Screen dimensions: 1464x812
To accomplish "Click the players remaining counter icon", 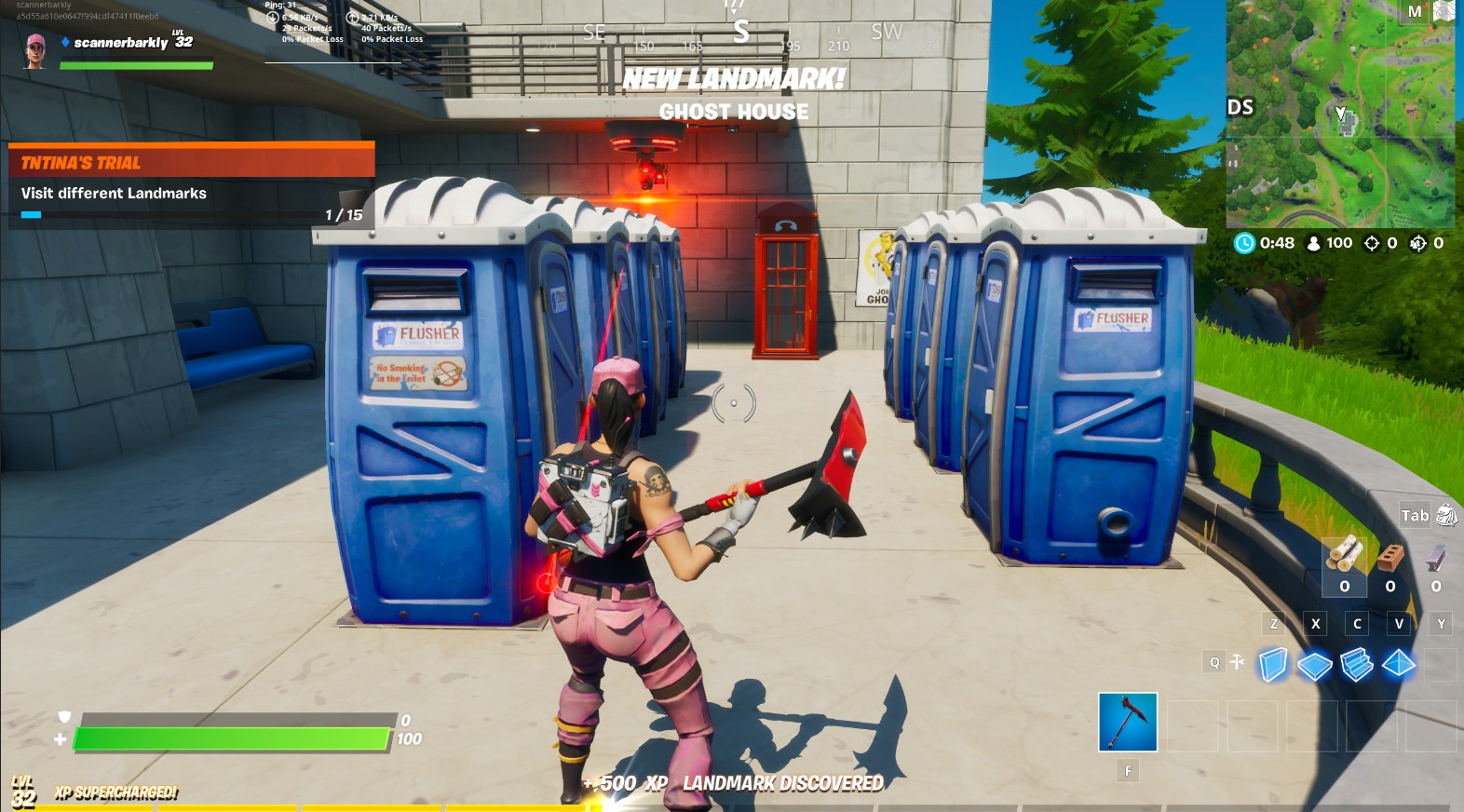I will click(1311, 242).
